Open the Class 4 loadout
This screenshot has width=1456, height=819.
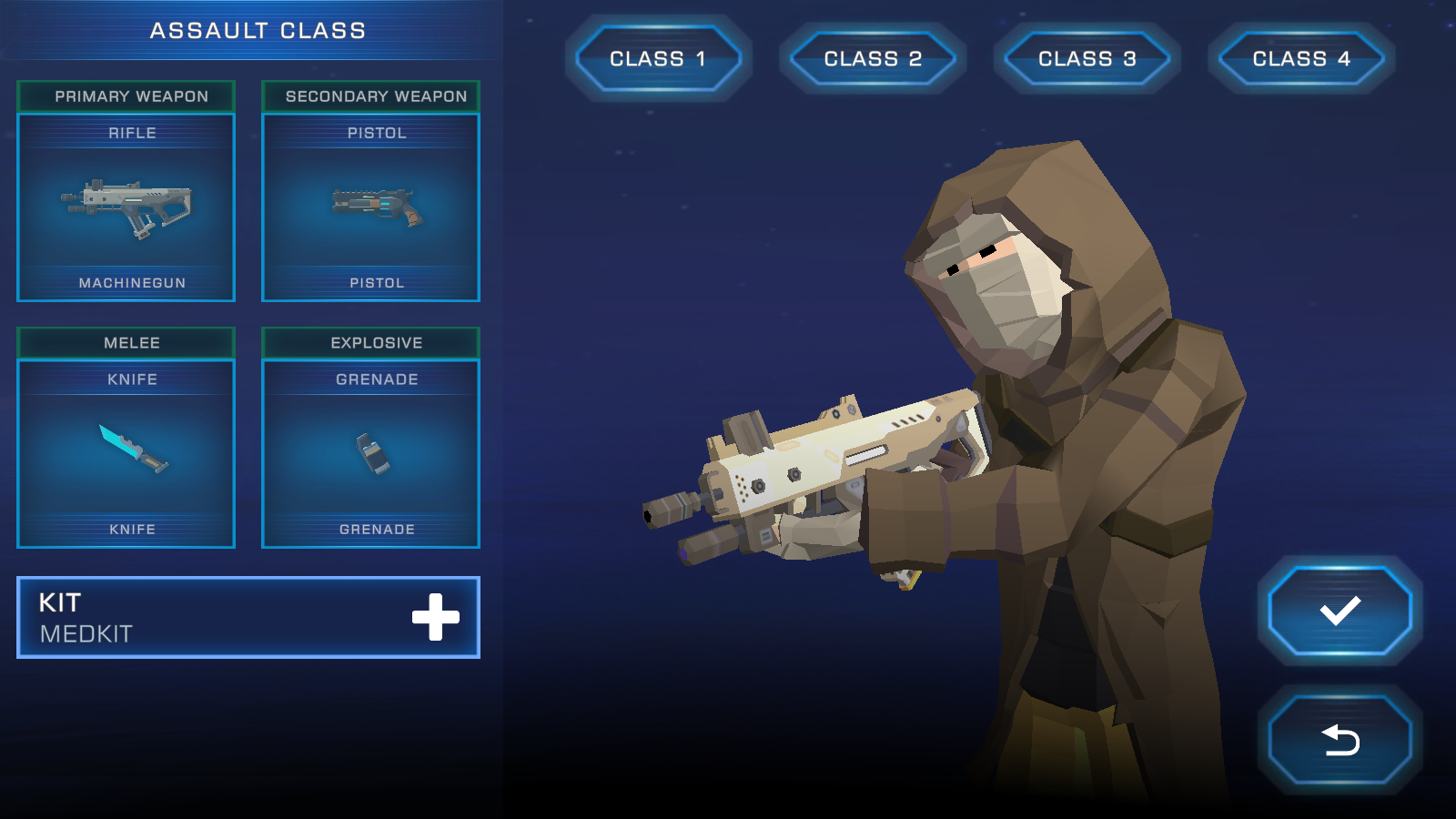click(x=1301, y=58)
